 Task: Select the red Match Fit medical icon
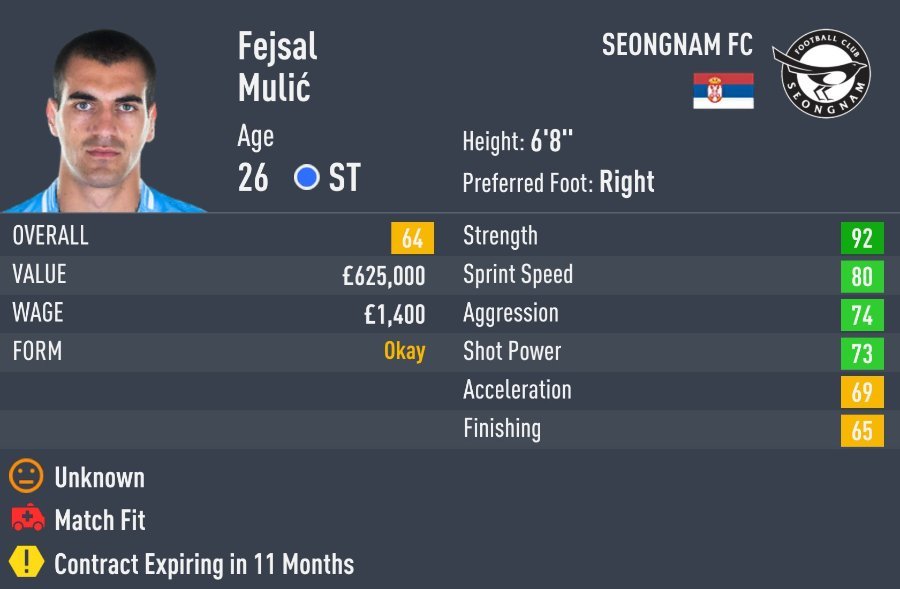[27, 519]
